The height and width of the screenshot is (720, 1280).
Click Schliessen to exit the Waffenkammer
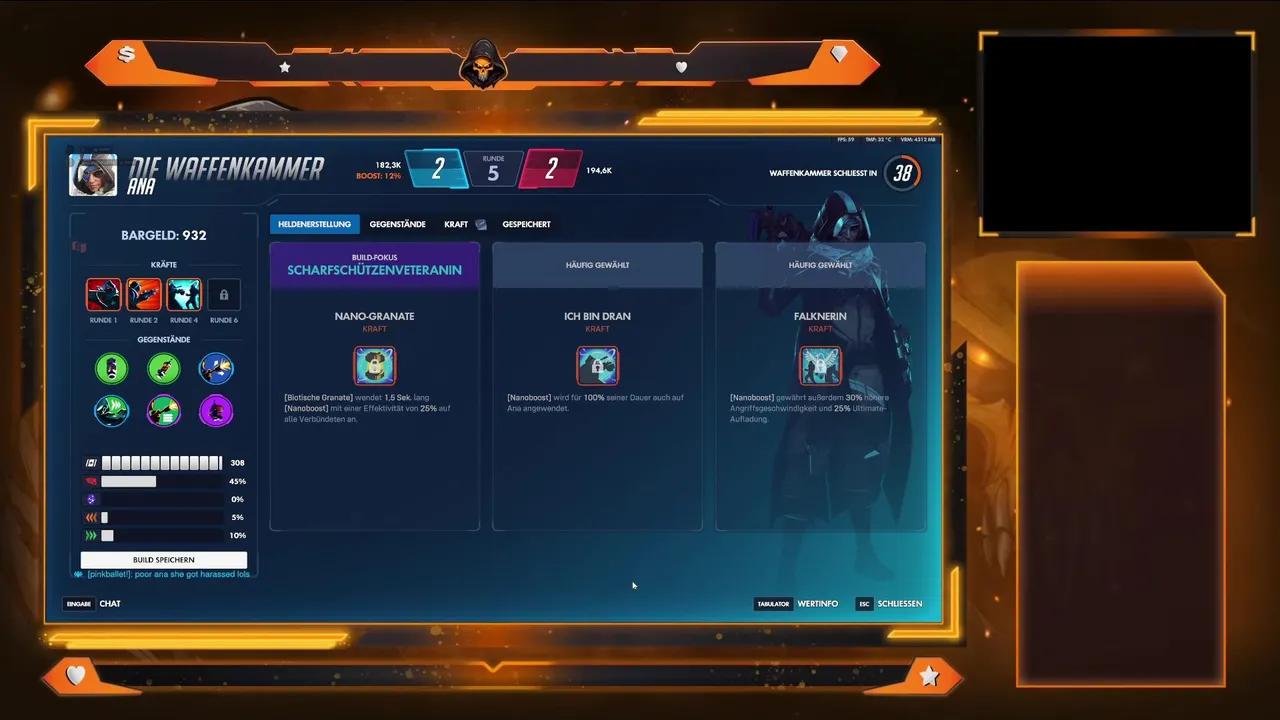(899, 604)
